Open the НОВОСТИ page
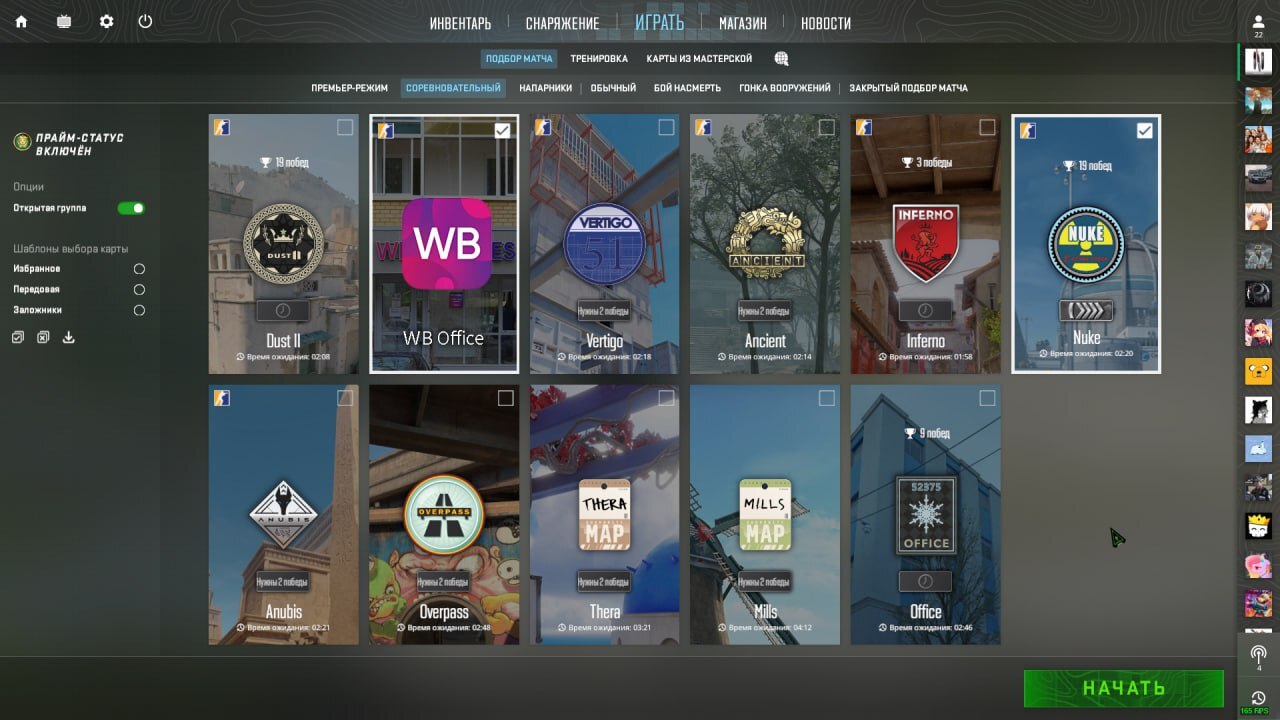 coord(826,23)
